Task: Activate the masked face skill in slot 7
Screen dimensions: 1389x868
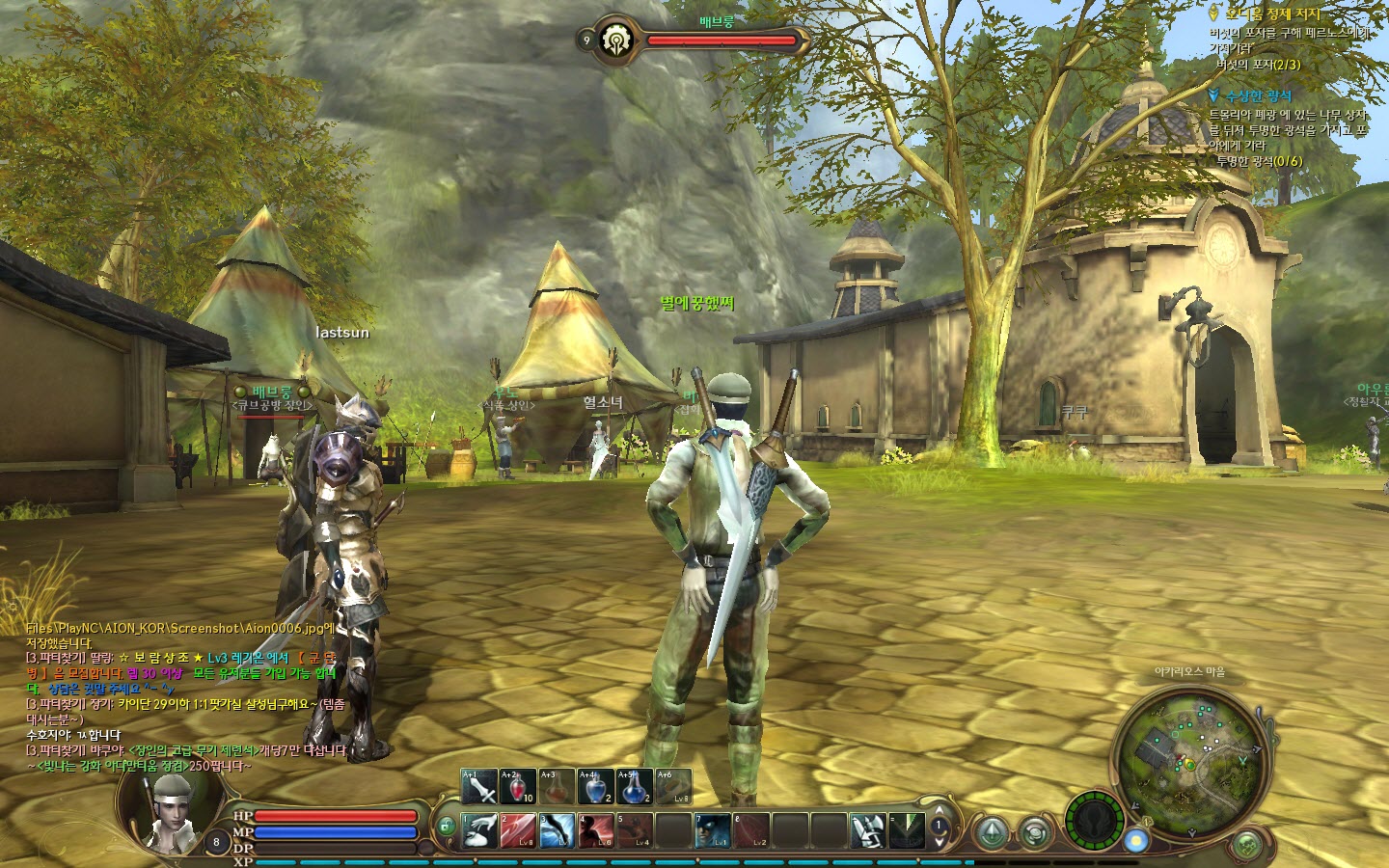Action: click(713, 830)
